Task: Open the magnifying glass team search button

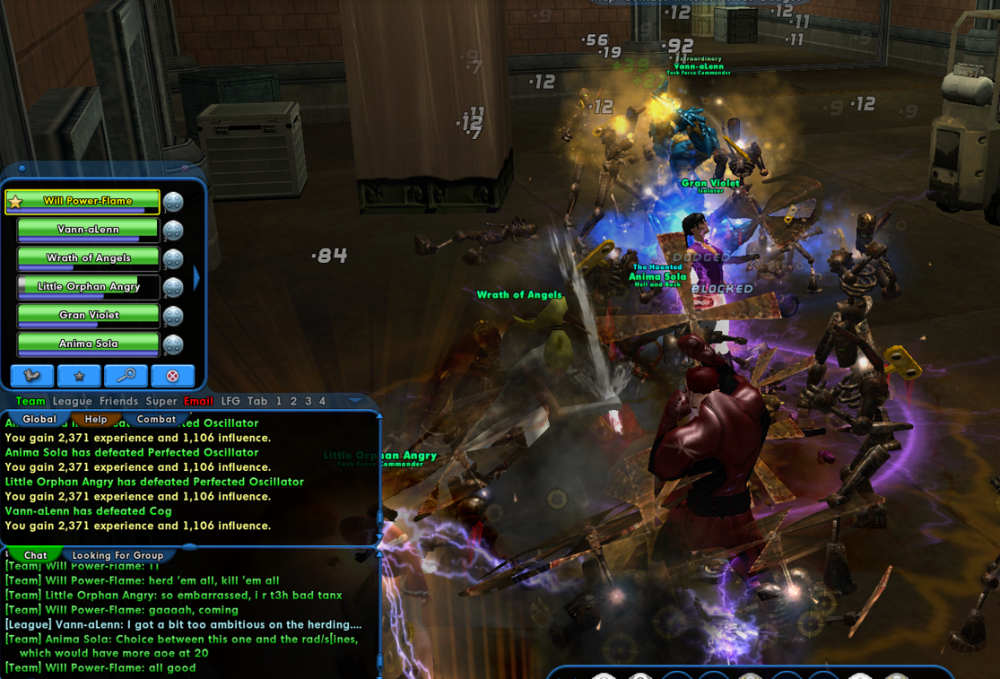Action: tap(125, 376)
